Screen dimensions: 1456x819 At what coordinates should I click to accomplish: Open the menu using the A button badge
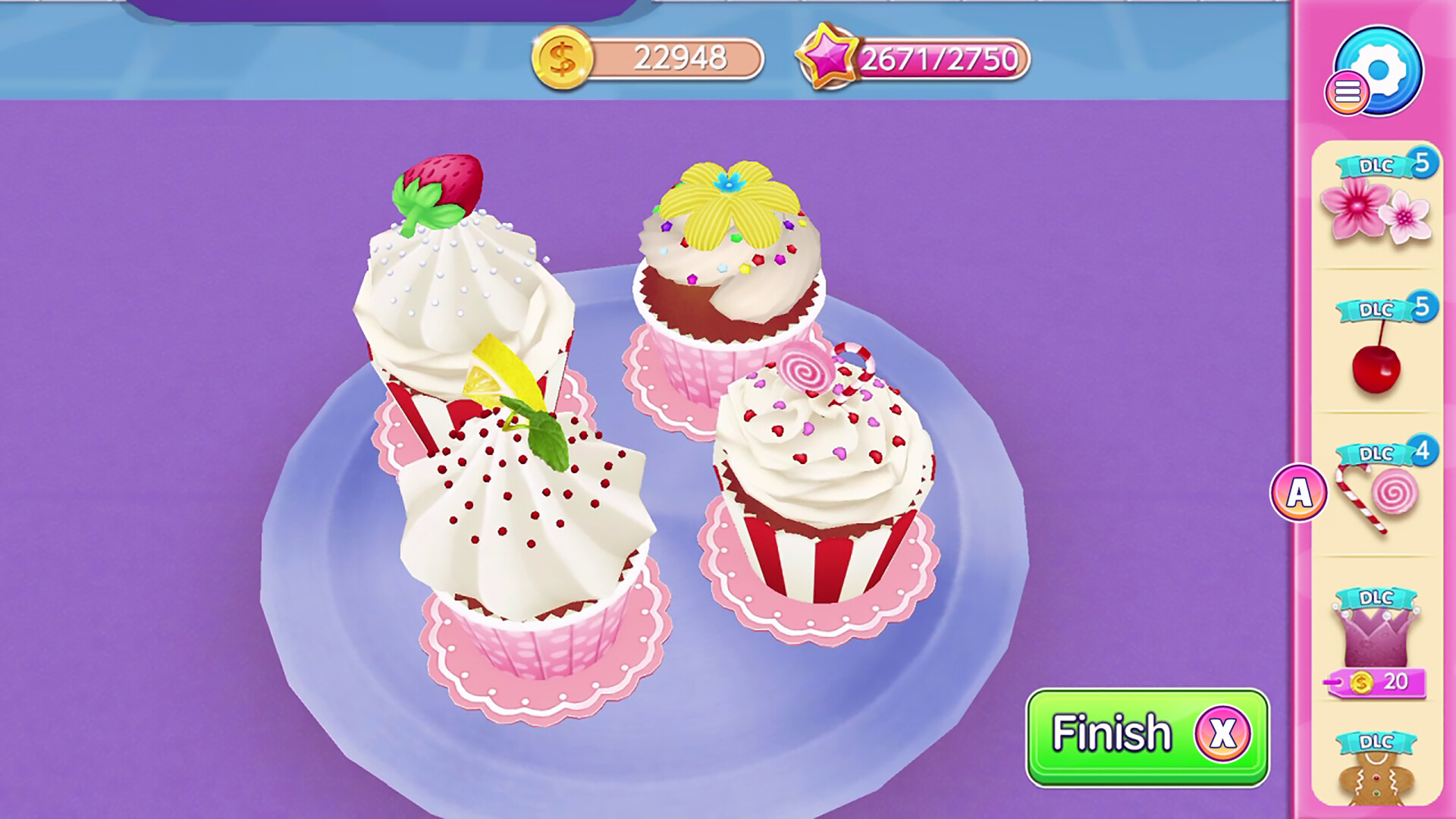[1299, 493]
